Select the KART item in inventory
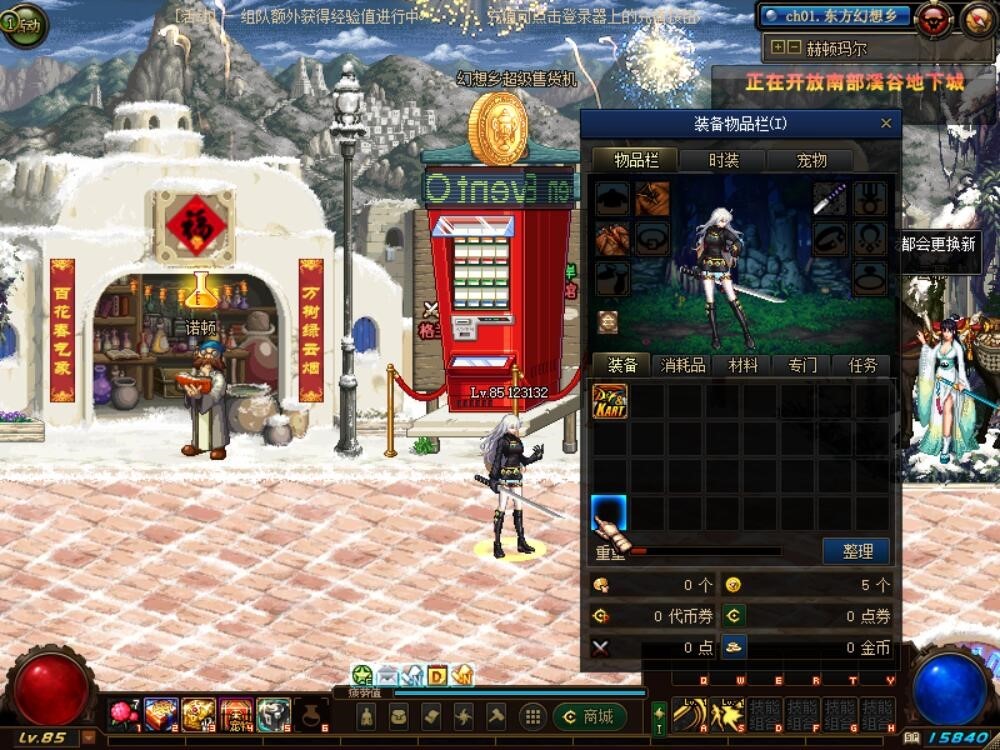Screen dimensions: 1000x750 pos(610,402)
